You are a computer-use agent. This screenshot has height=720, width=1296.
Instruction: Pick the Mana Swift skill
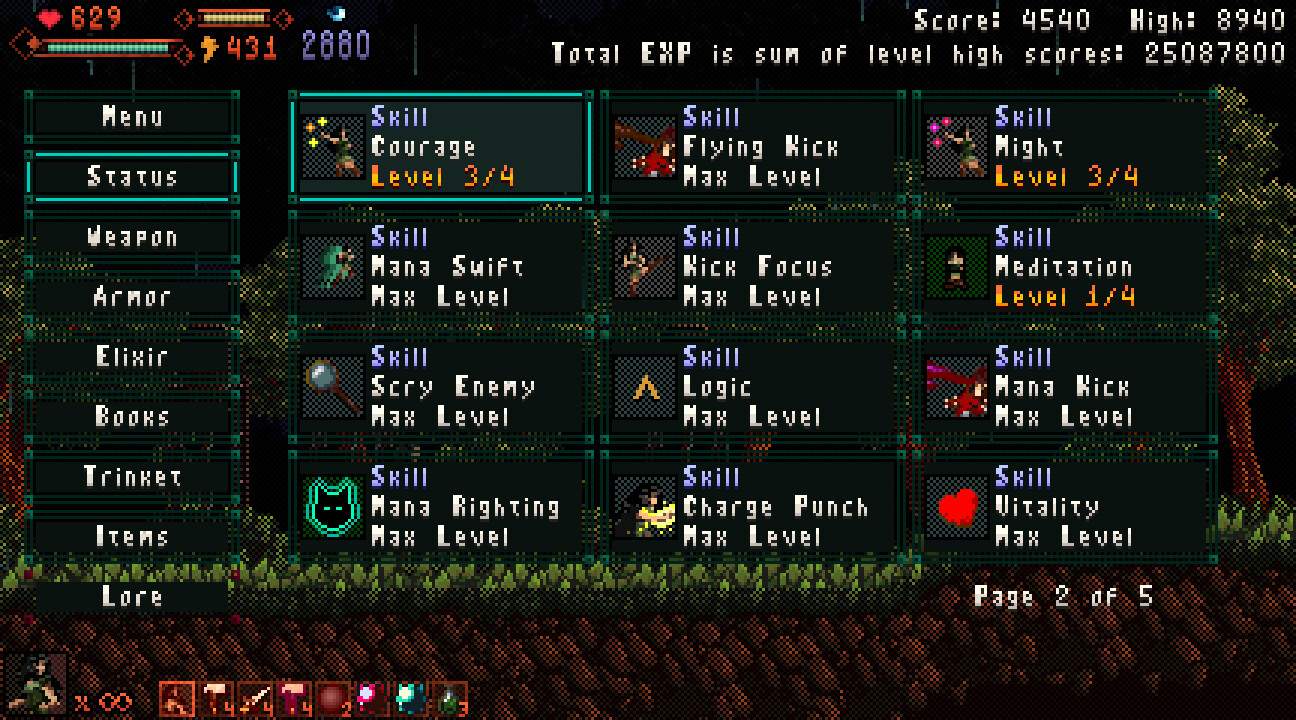pos(441,267)
